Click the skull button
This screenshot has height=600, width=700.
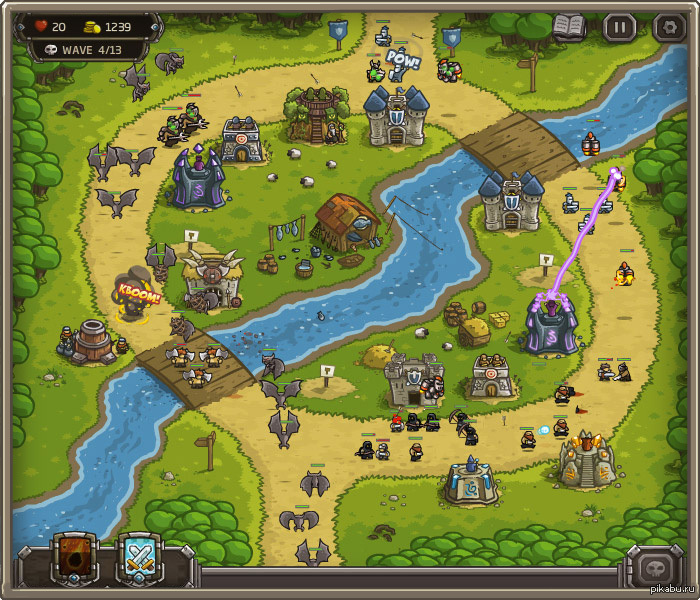click(x=655, y=567)
